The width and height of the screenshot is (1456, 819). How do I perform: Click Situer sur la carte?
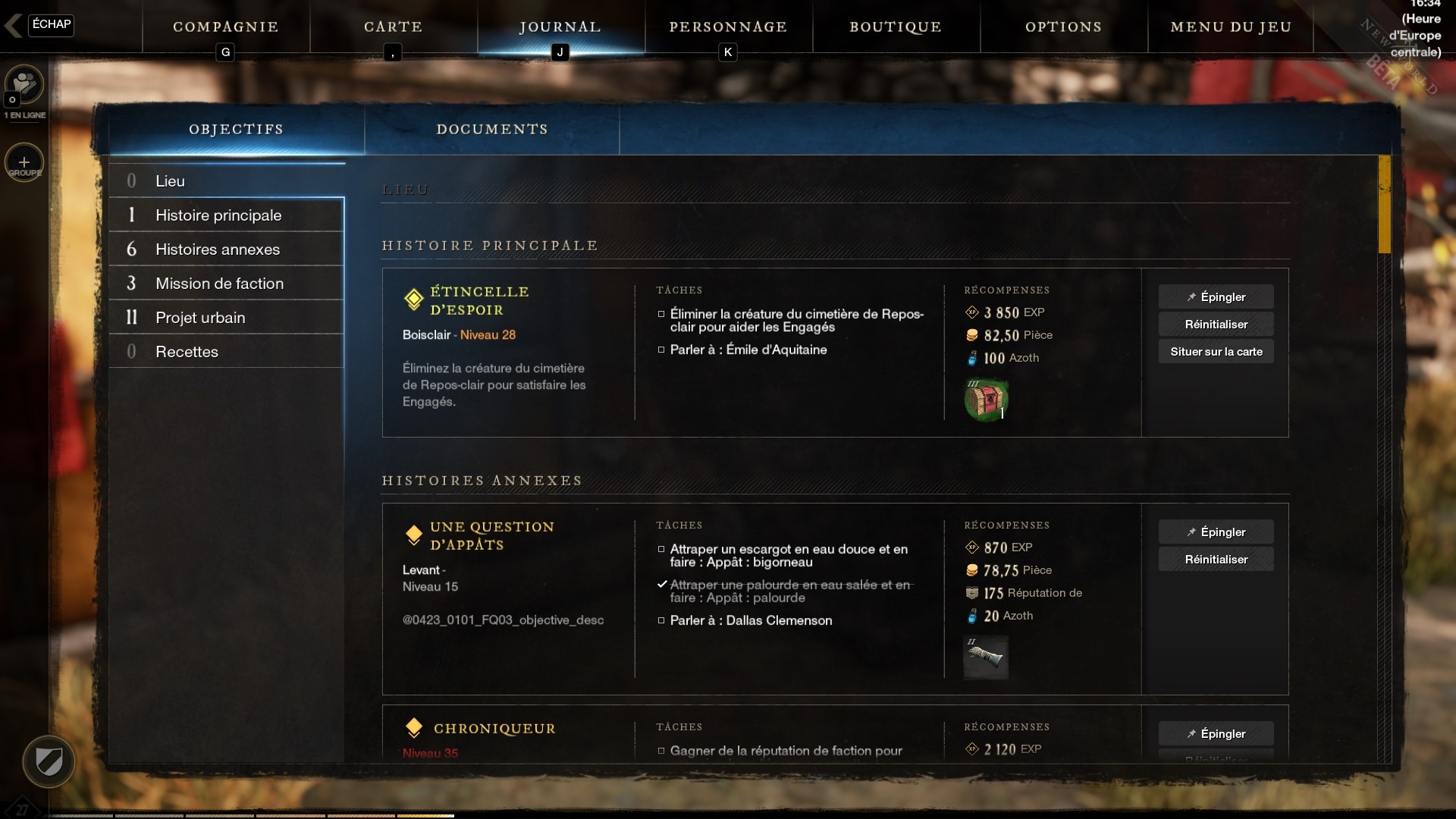pyautogui.click(x=1216, y=352)
